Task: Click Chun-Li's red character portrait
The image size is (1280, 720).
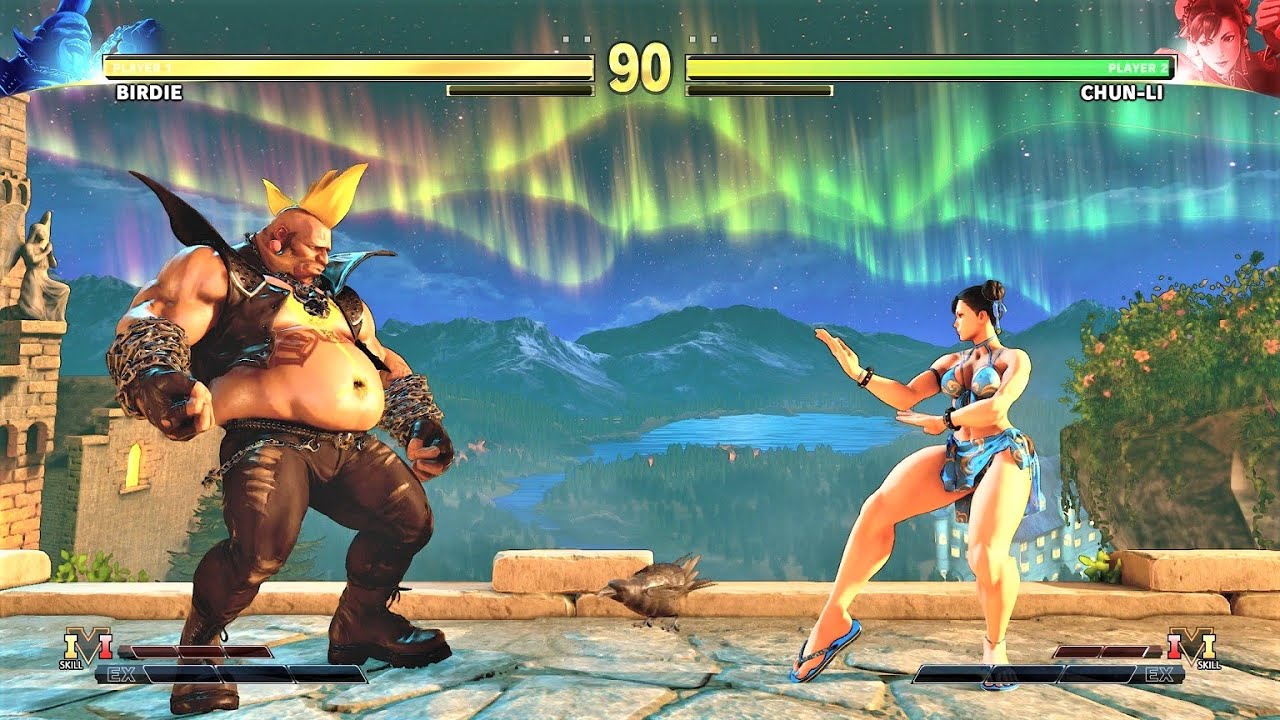Action: [1220, 42]
